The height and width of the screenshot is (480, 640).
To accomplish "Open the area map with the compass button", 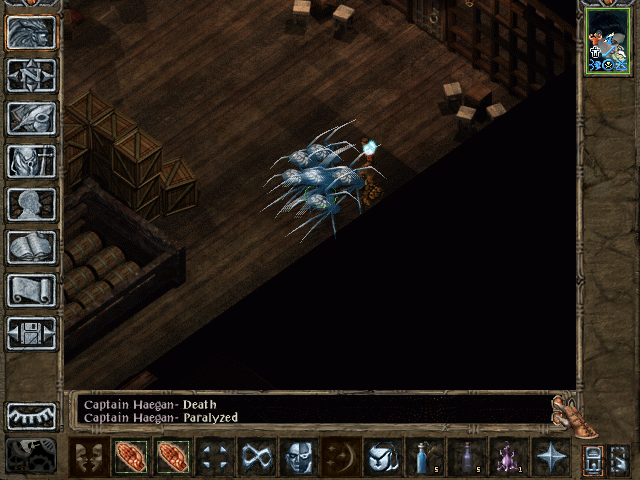I will click(31, 75).
